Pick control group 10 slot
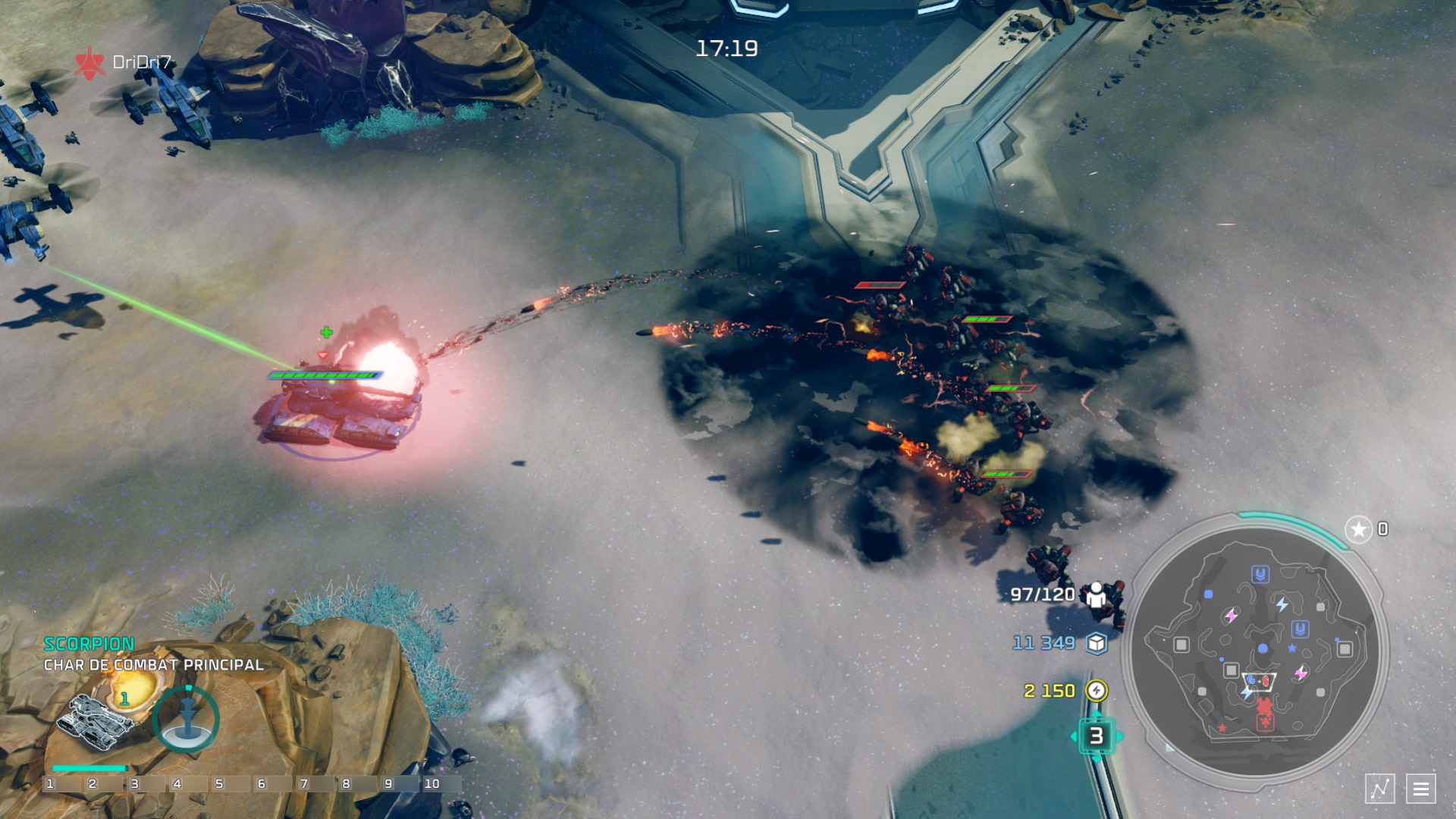 pyautogui.click(x=432, y=784)
